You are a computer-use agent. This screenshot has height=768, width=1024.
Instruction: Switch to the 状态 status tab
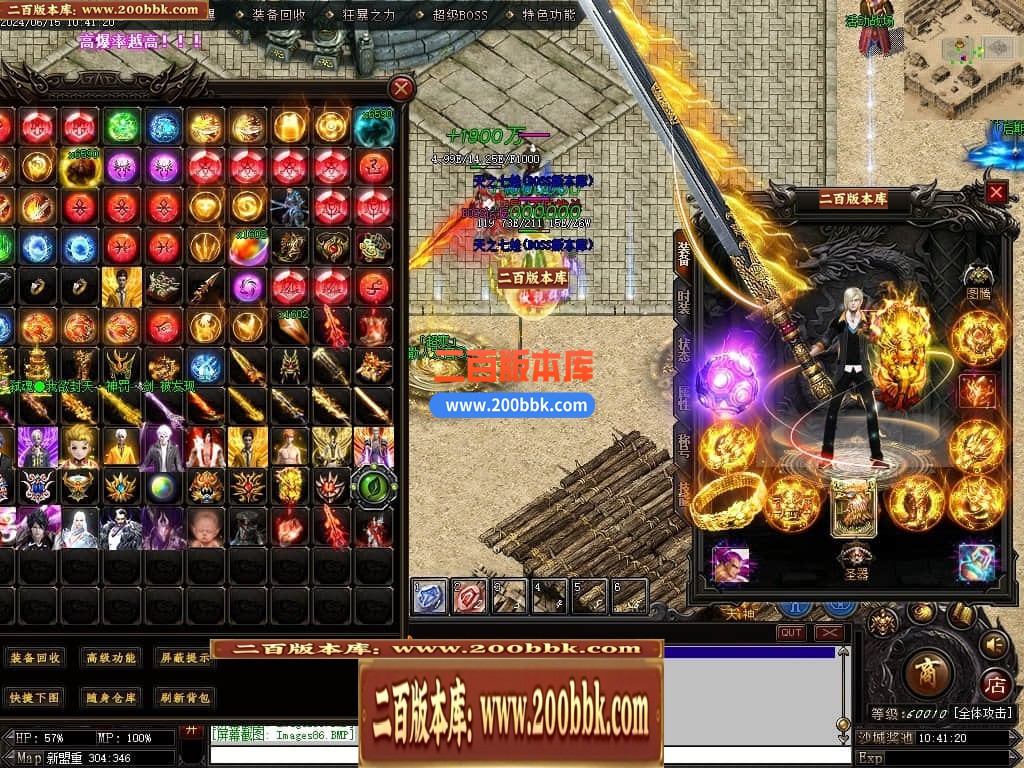(683, 350)
